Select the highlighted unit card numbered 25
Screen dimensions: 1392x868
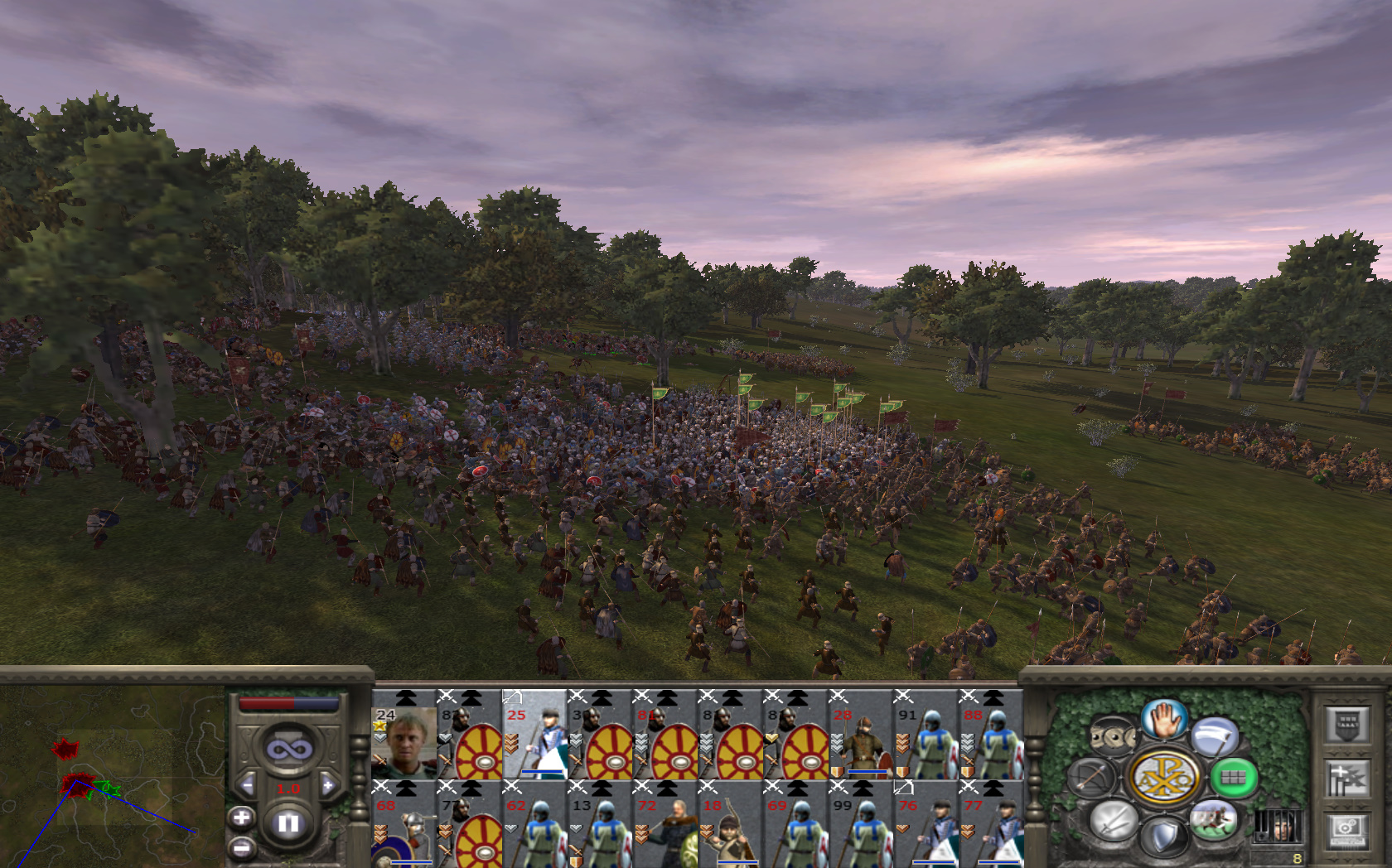click(x=534, y=735)
